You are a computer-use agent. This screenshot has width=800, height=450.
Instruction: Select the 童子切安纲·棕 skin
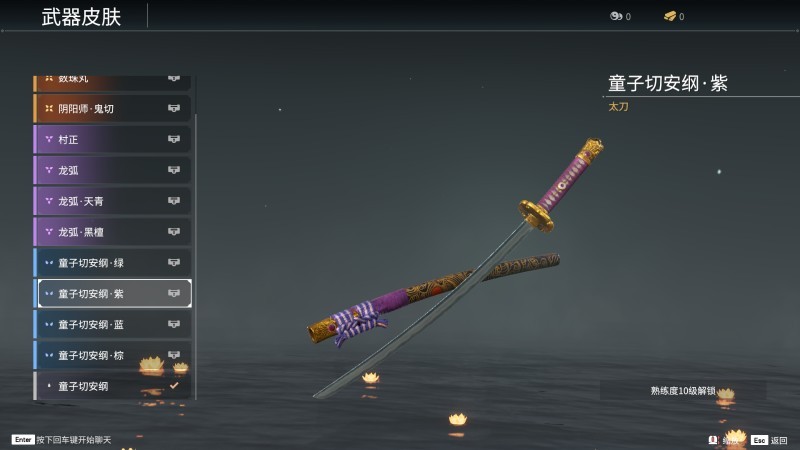click(x=112, y=356)
